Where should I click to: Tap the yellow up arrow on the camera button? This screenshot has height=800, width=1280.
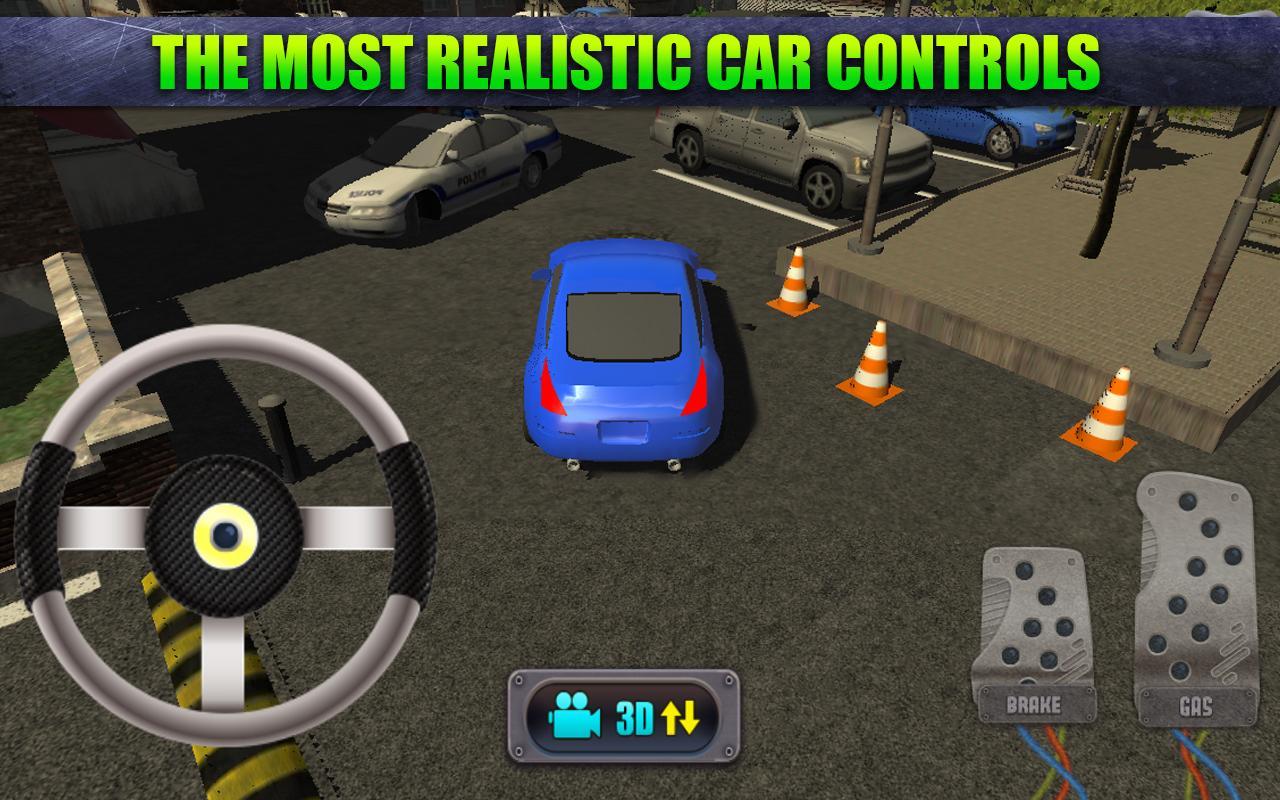[670, 717]
